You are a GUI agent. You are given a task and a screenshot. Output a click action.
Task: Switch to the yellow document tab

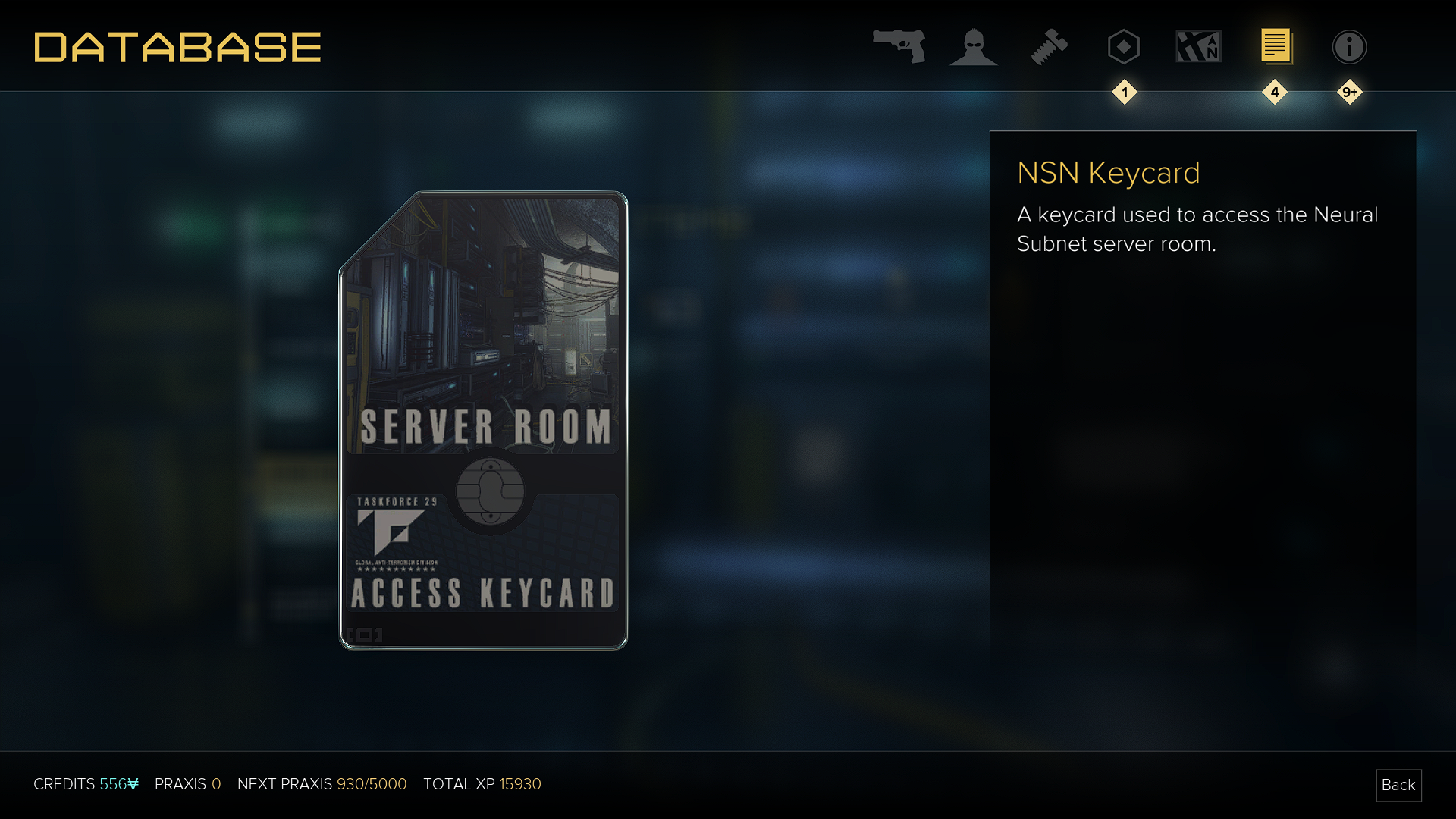pyautogui.click(x=1276, y=47)
